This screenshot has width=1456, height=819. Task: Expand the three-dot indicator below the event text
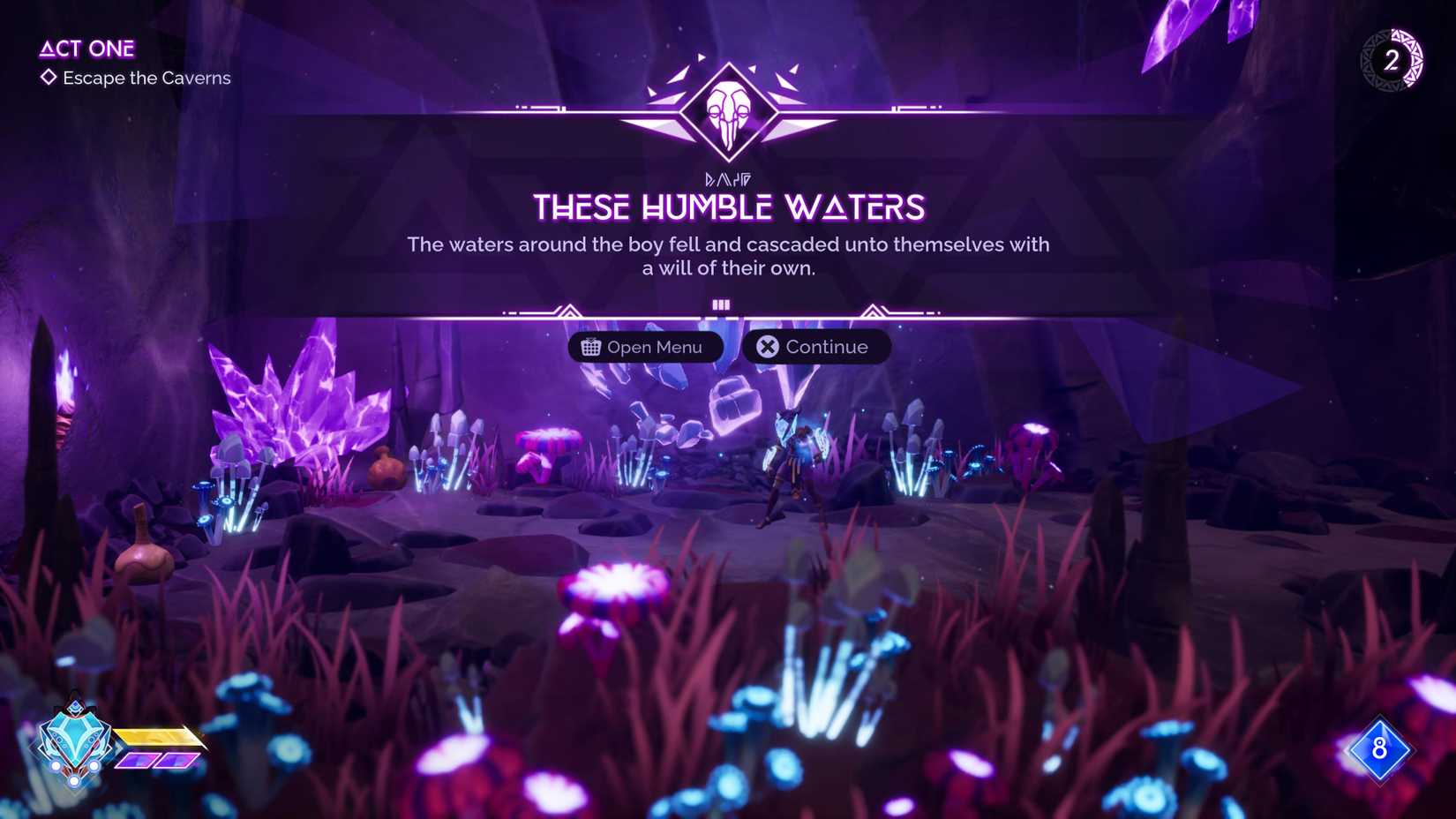pos(723,304)
